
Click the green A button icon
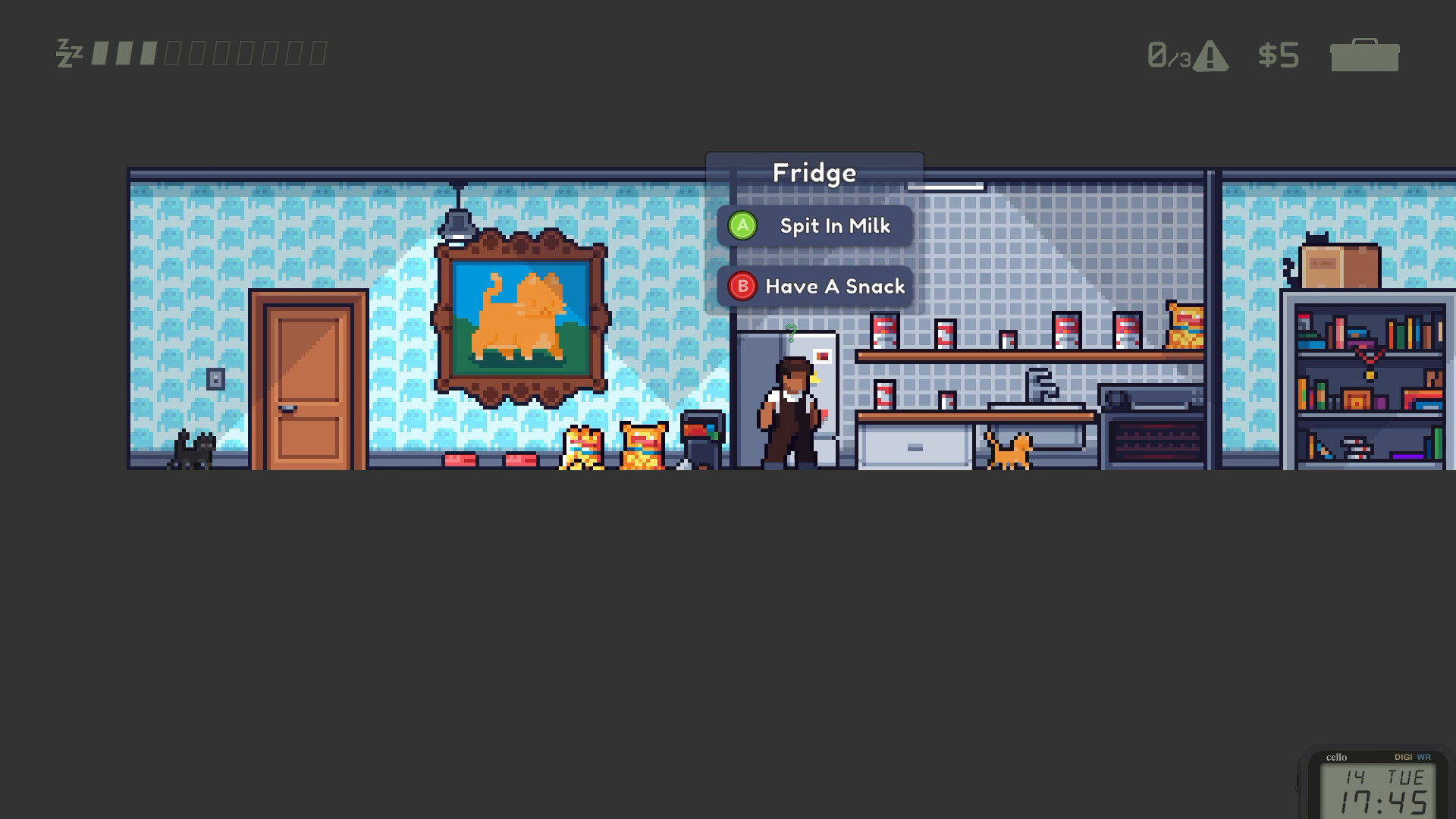[x=742, y=225]
